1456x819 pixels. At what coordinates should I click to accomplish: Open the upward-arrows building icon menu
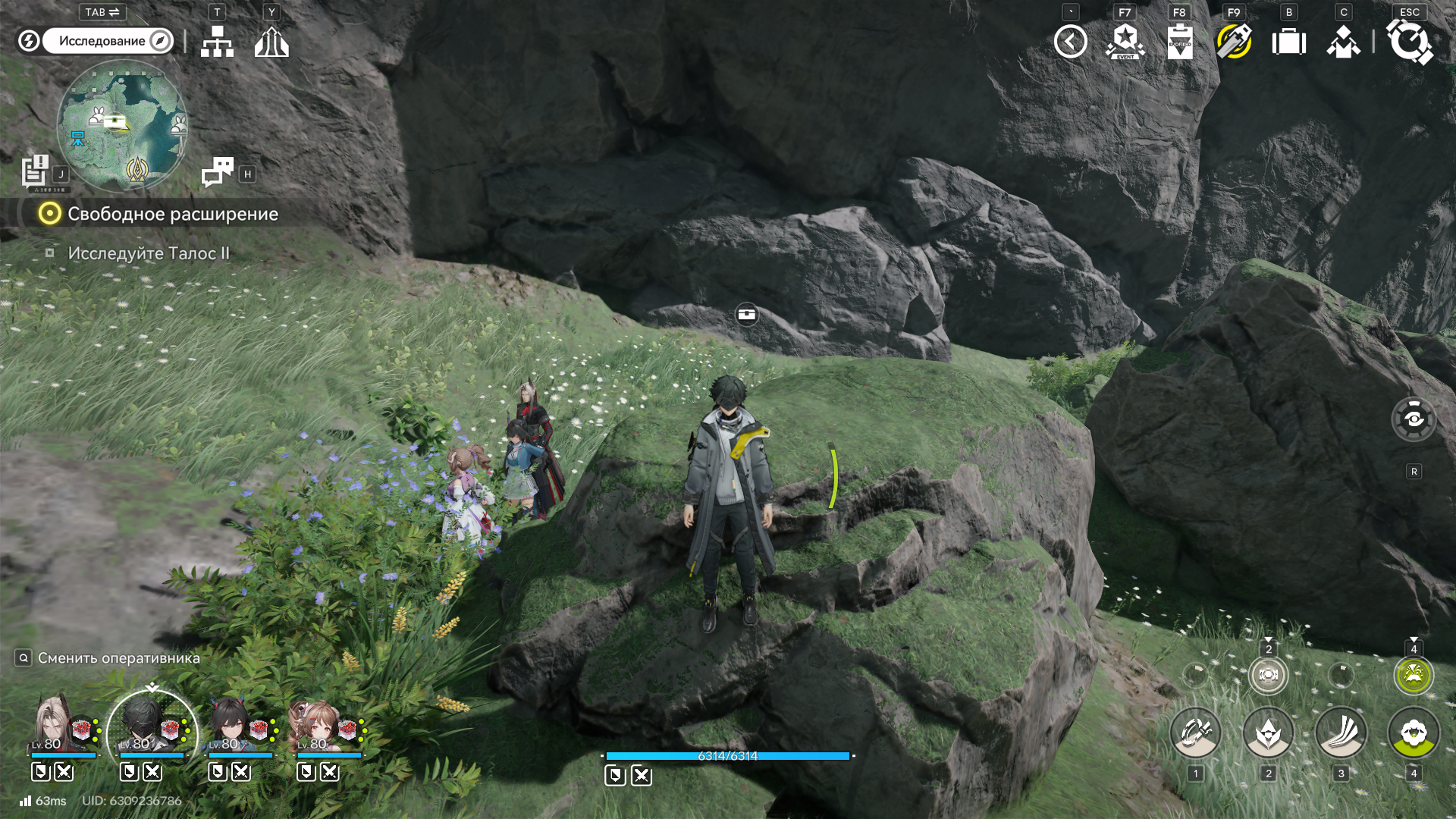pos(271,42)
